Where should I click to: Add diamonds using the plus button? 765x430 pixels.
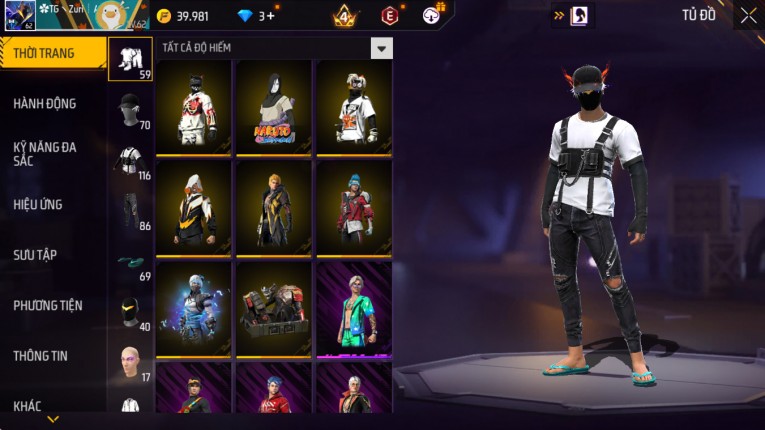pos(270,15)
